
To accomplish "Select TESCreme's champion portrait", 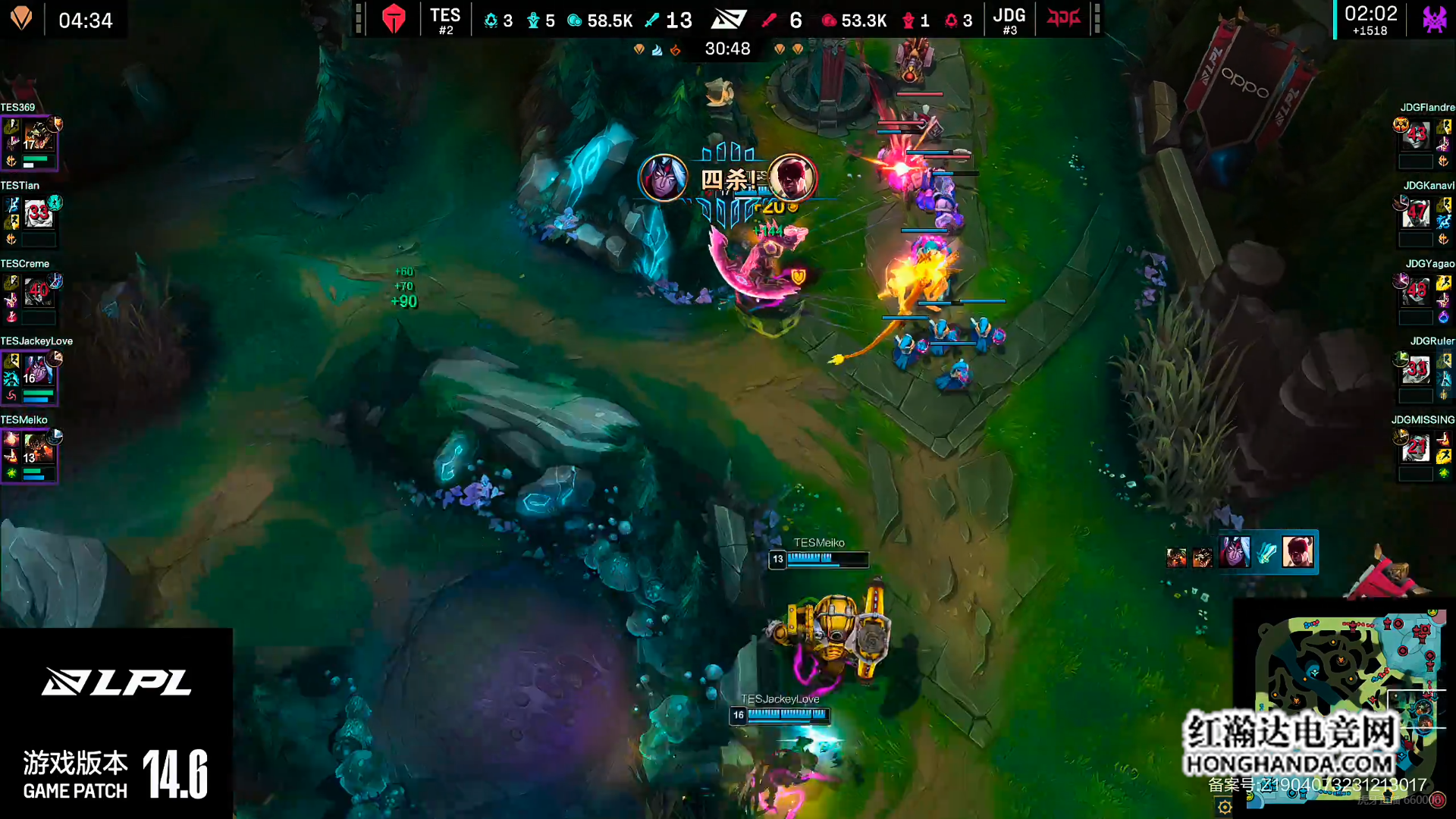I will point(38,293).
